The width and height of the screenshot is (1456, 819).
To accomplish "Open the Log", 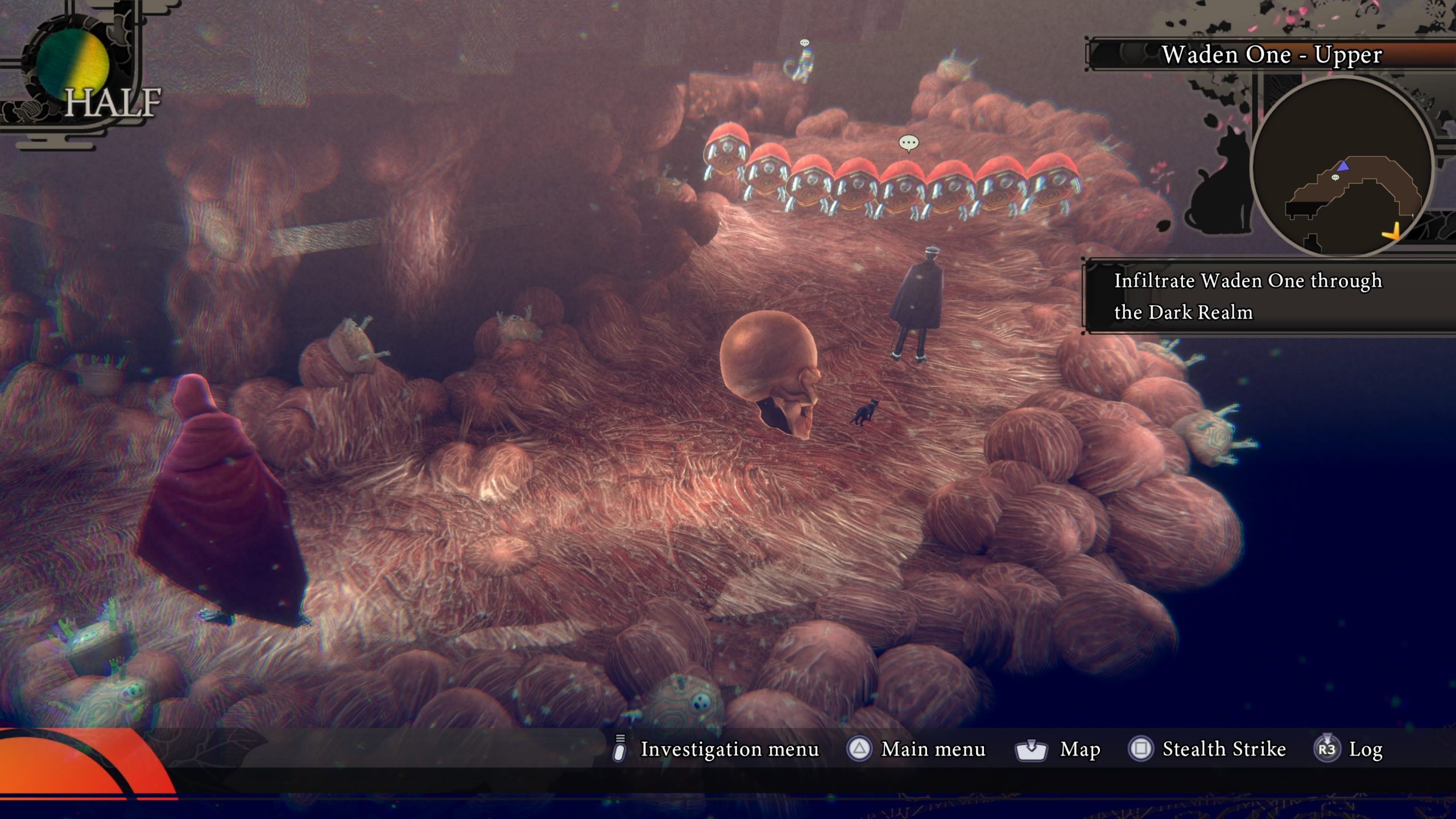I will pyautogui.click(x=1349, y=749).
